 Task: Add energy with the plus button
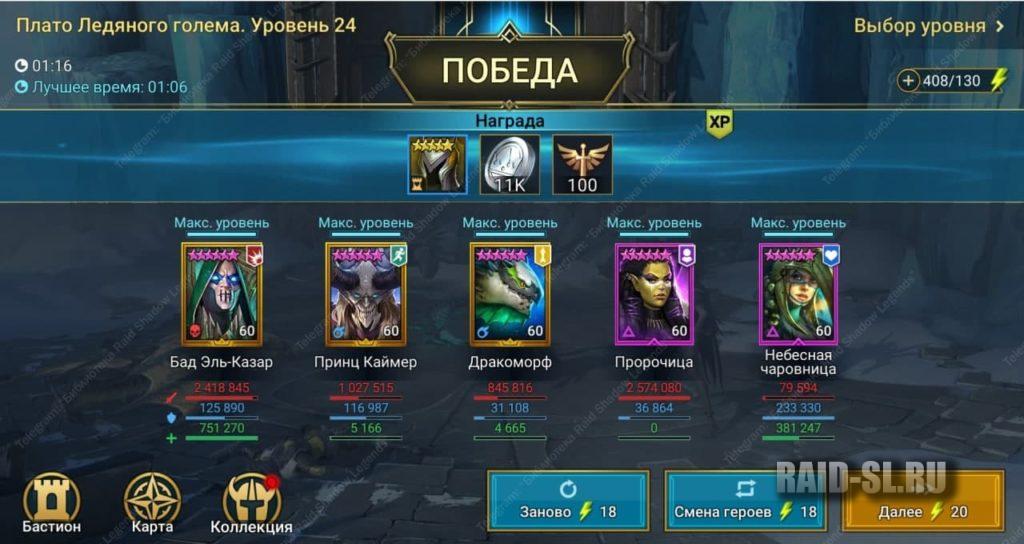tap(908, 81)
